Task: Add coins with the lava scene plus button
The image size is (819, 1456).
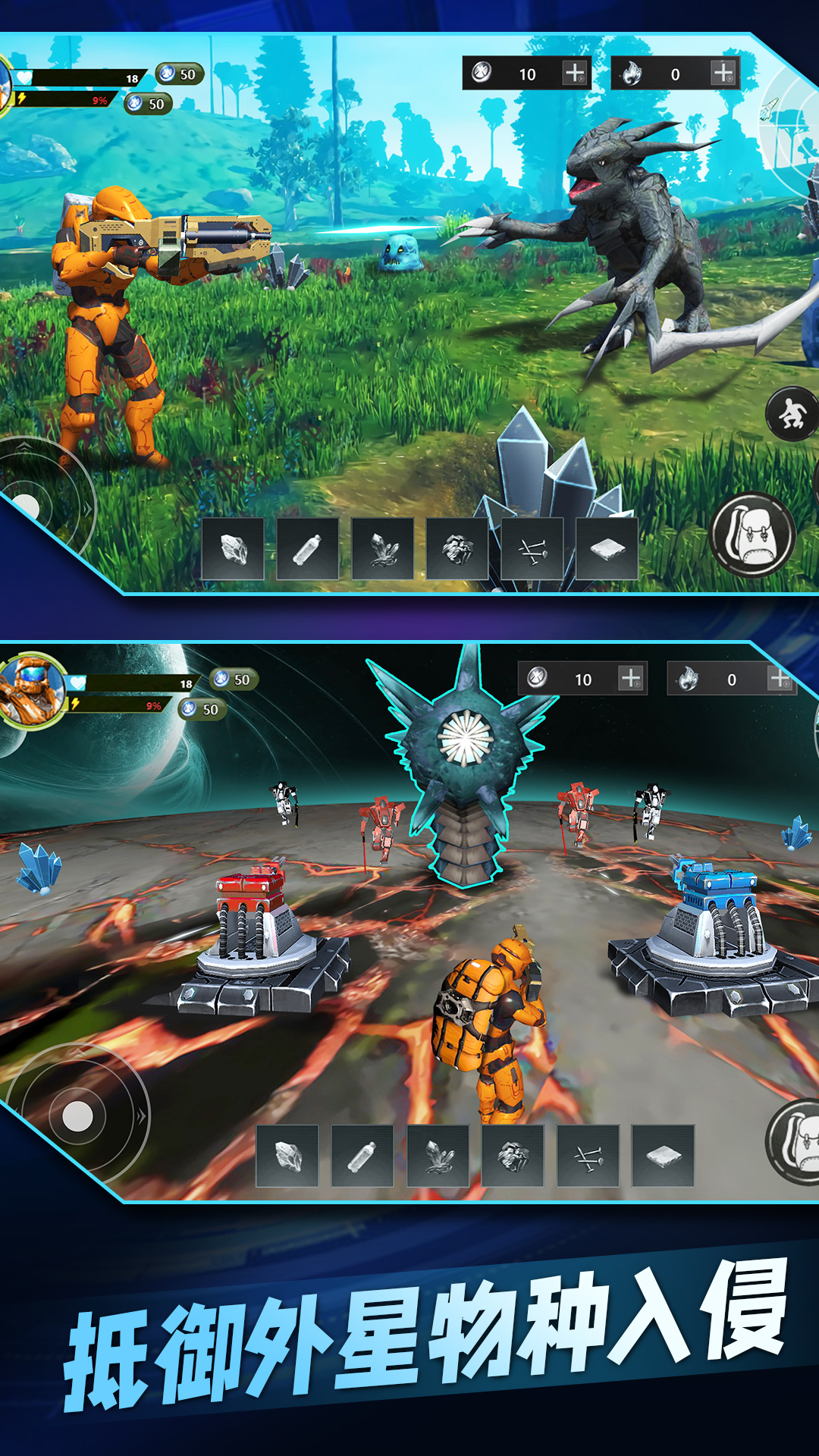Action: pyautogui.click(x=630, y=678)
